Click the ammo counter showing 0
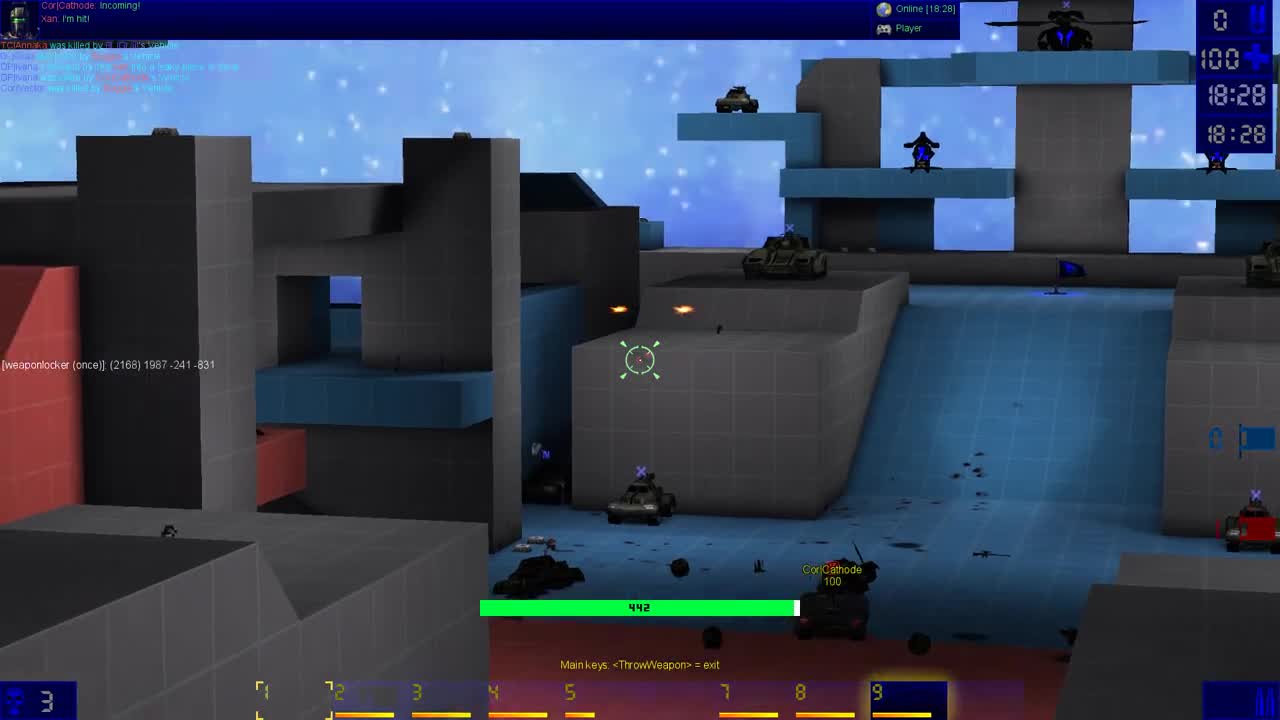1280x720 pixels. [x=1220, y=19]
